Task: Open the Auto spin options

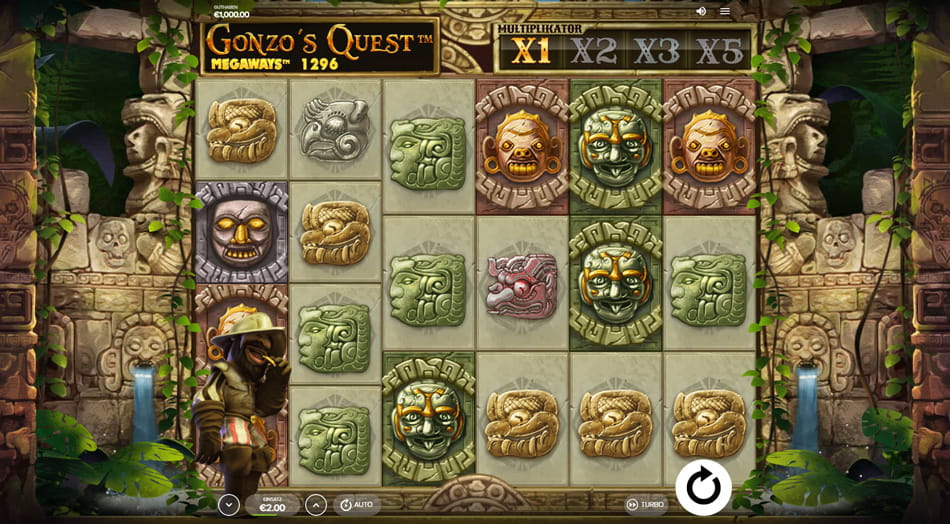Action: 357,505
